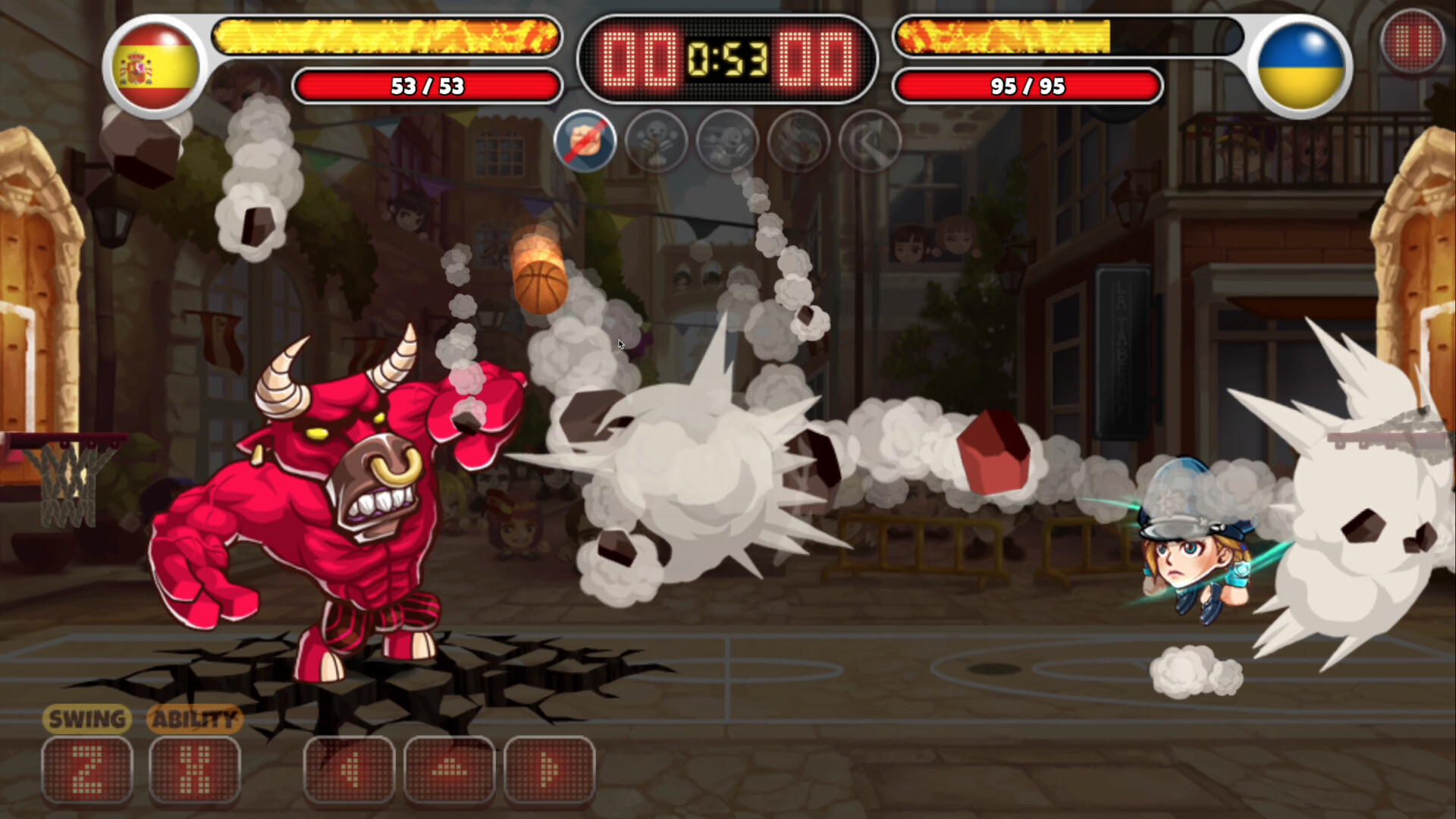Select the ABILITY tab label
This screenshot has height=819, width=1456.
click(x=193, y=719)
